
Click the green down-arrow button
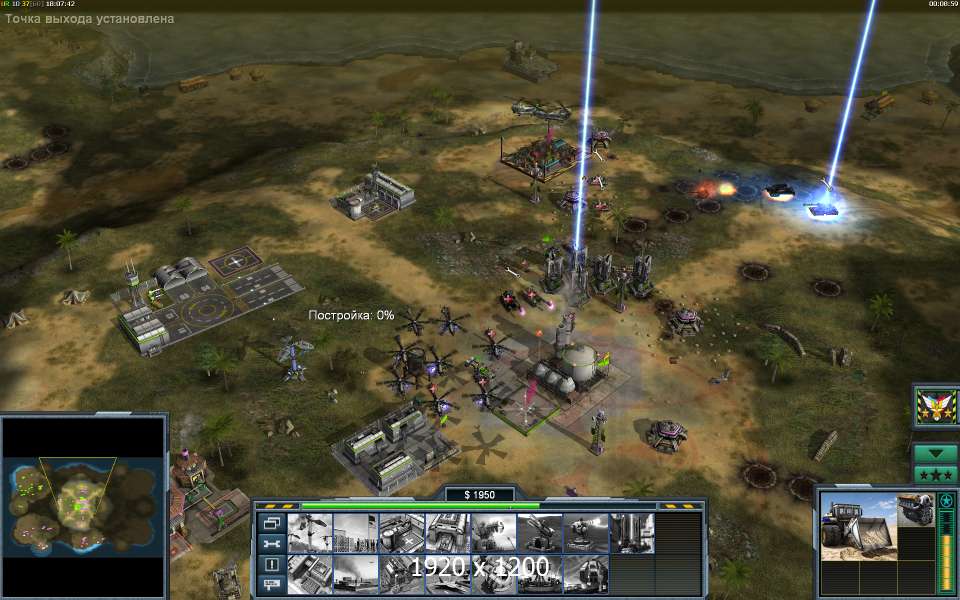point(935,453)
